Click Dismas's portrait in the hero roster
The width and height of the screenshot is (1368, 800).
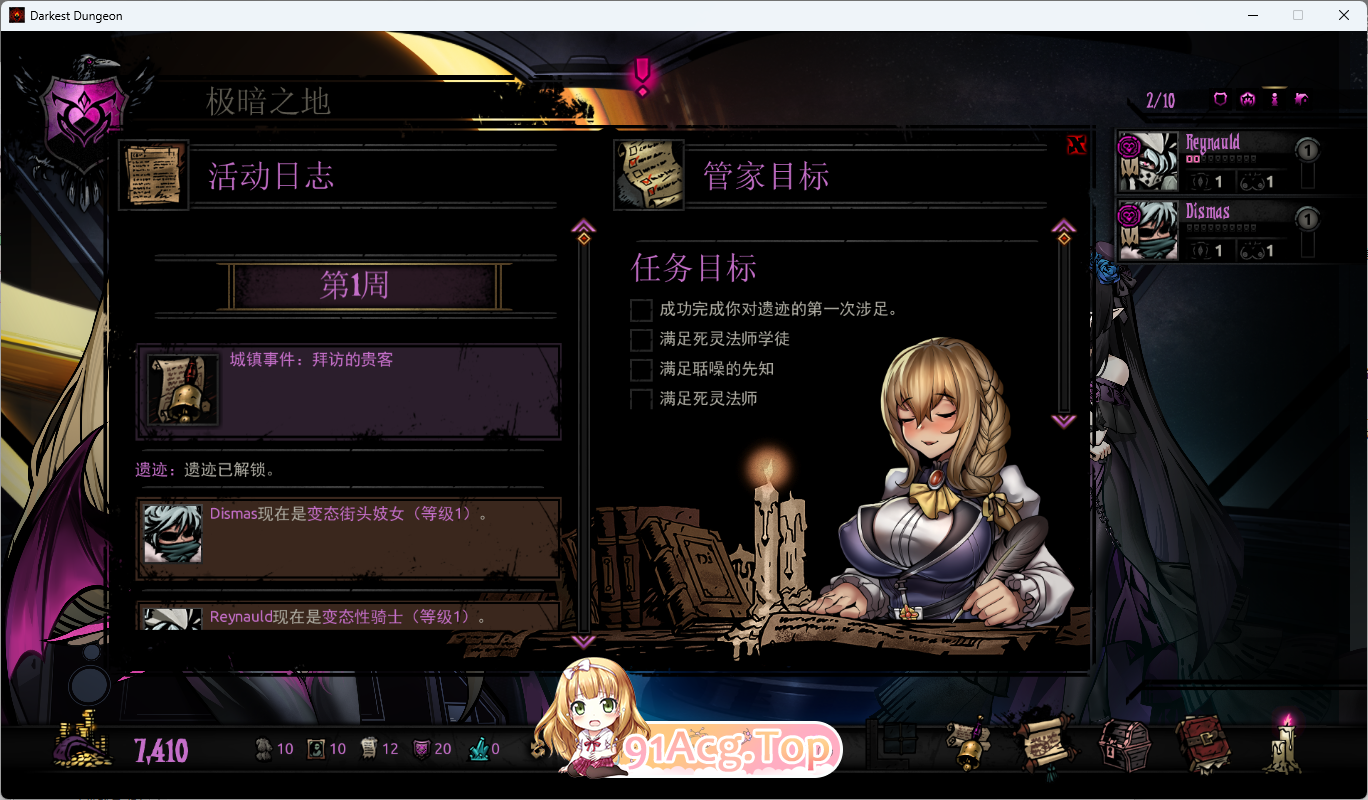pos(1148,230)
